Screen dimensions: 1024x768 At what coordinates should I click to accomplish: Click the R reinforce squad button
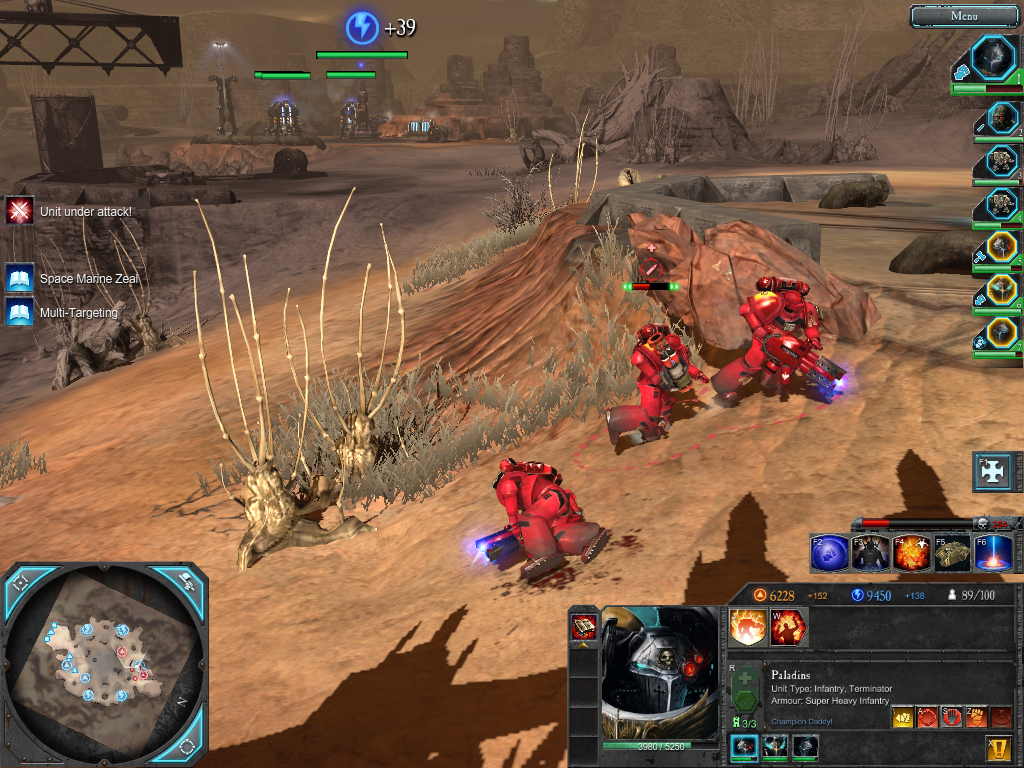pos(744,691)
